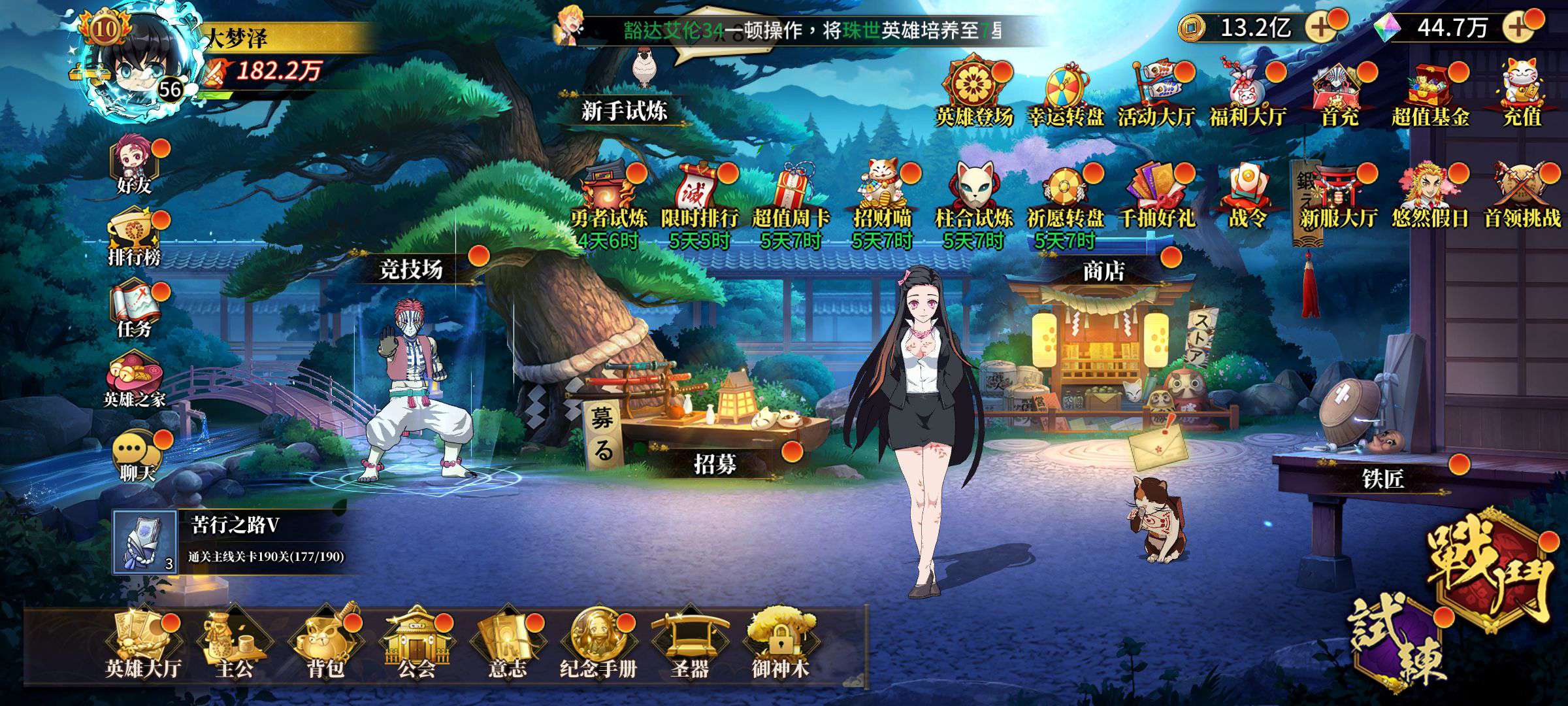The image size is (1568, 706).
Task: Open the 好友 friends list
Action: (135, 167)
